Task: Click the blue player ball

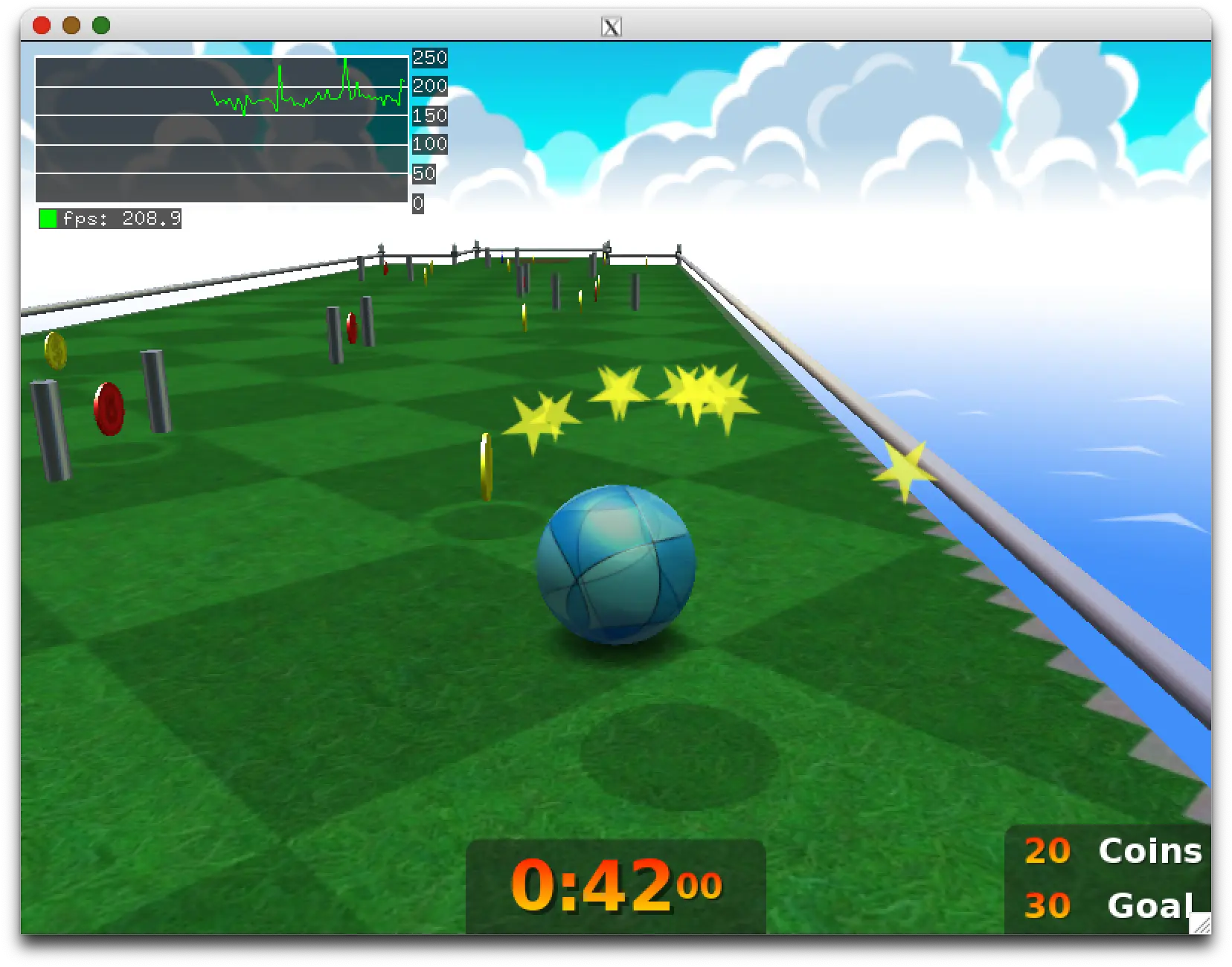Action: point(615,565)
